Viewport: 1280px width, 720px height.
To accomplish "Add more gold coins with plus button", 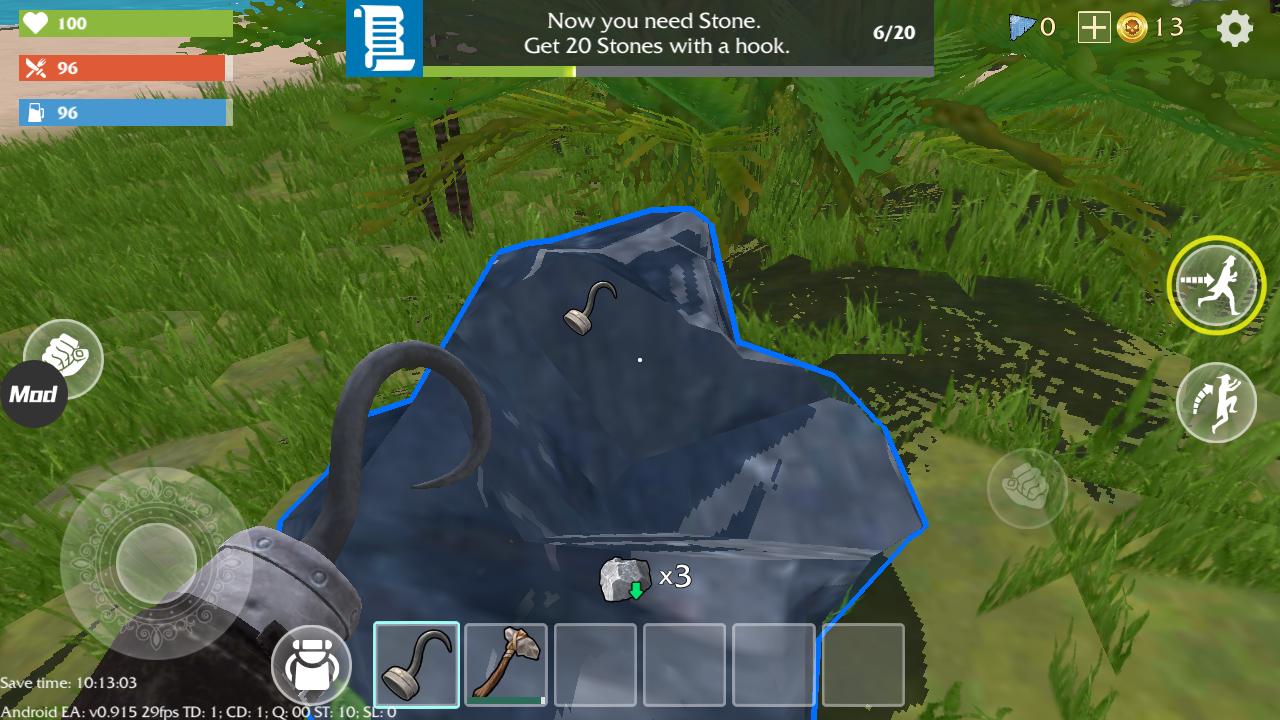I will pos(1093,28).
